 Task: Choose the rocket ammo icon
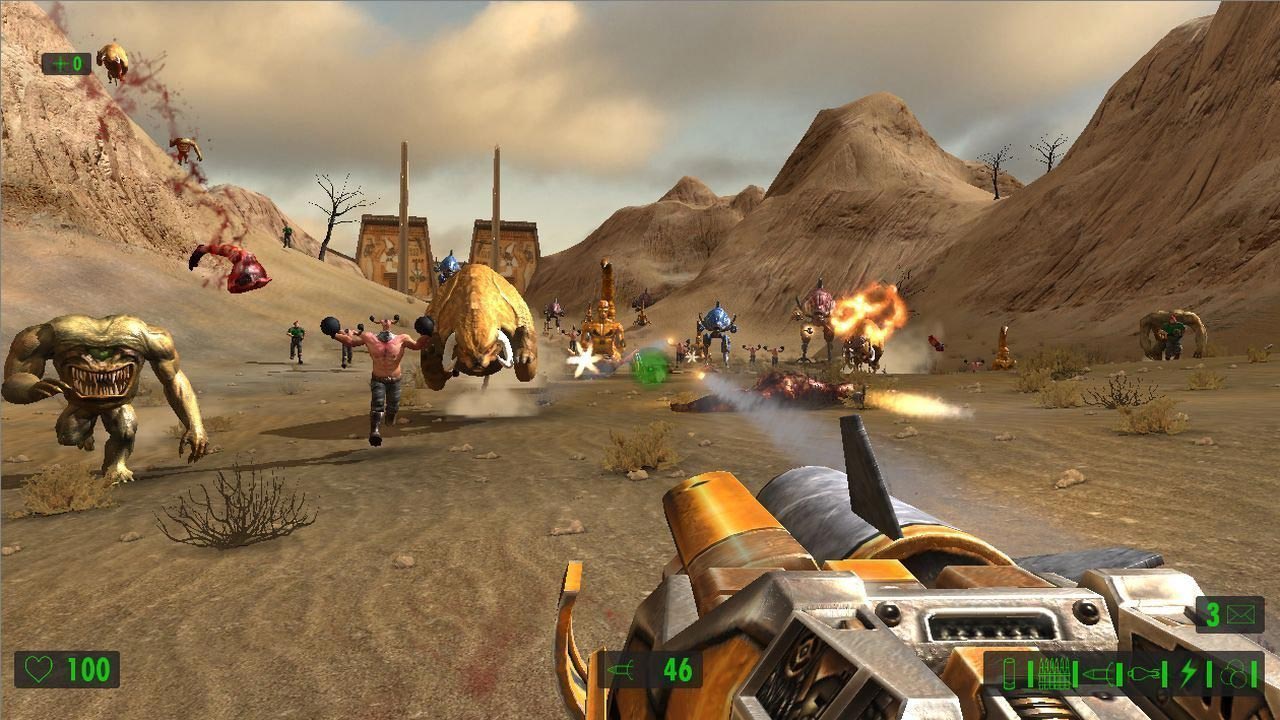click(1097, 672)
